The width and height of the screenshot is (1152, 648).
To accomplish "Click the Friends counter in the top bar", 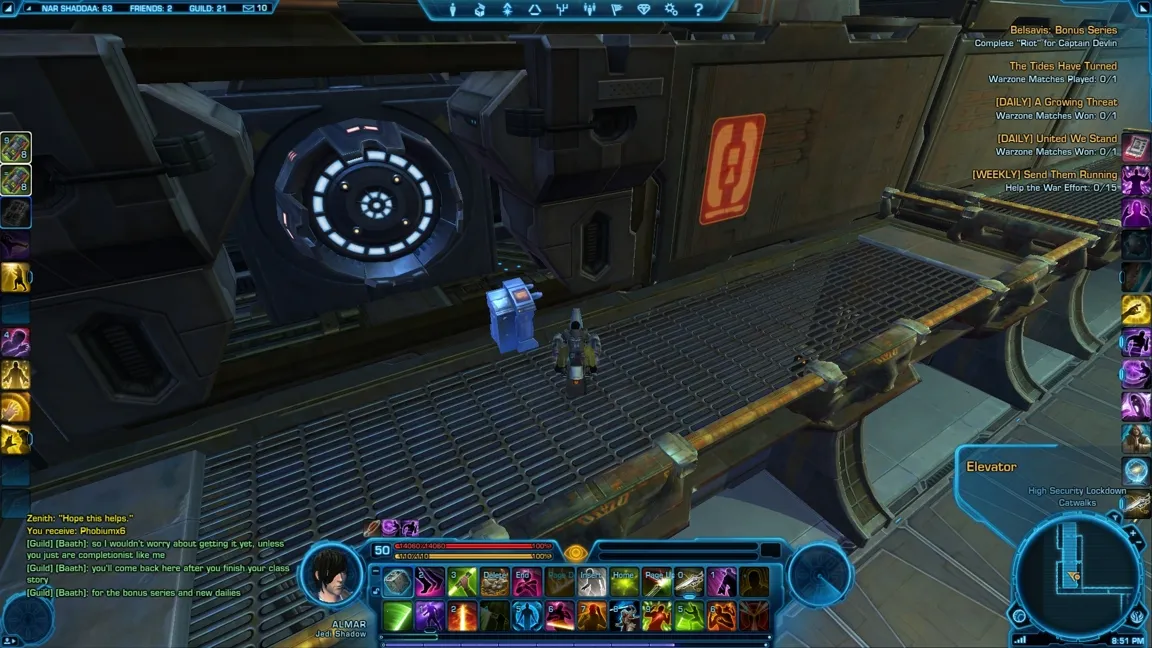I will pos(150,8).
